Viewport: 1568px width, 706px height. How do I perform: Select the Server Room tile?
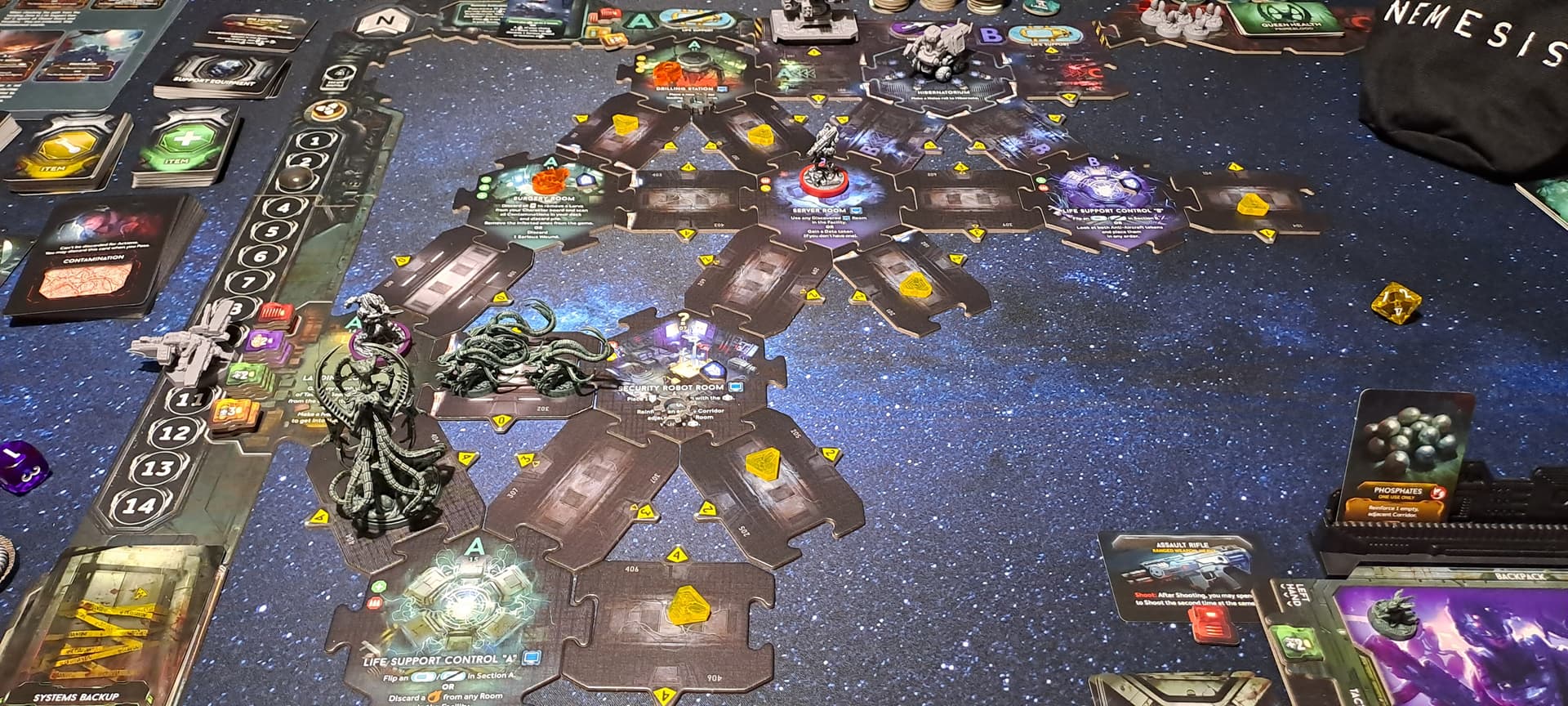click(x=819, y=206)
